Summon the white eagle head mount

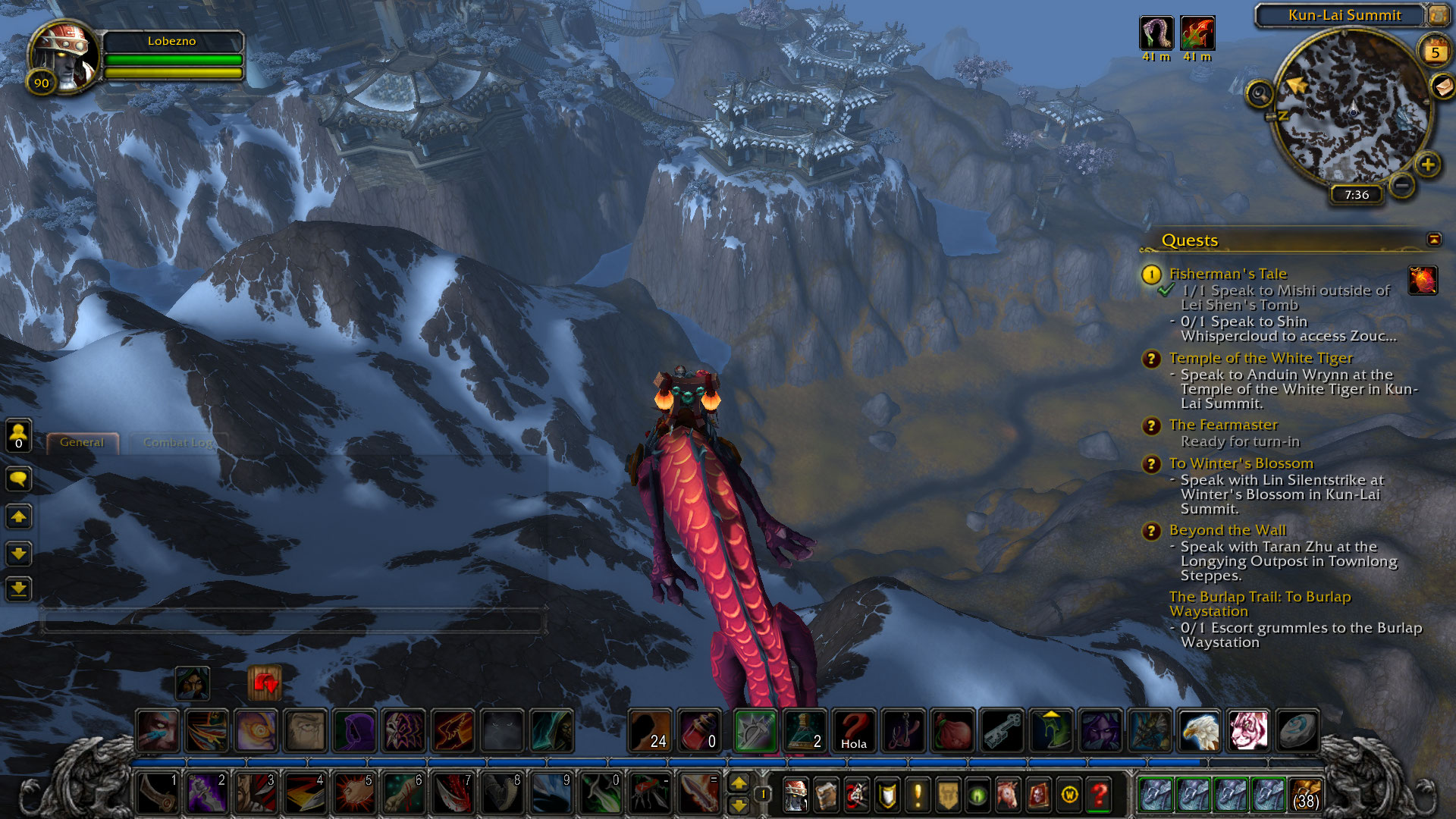coord(1199,730)
